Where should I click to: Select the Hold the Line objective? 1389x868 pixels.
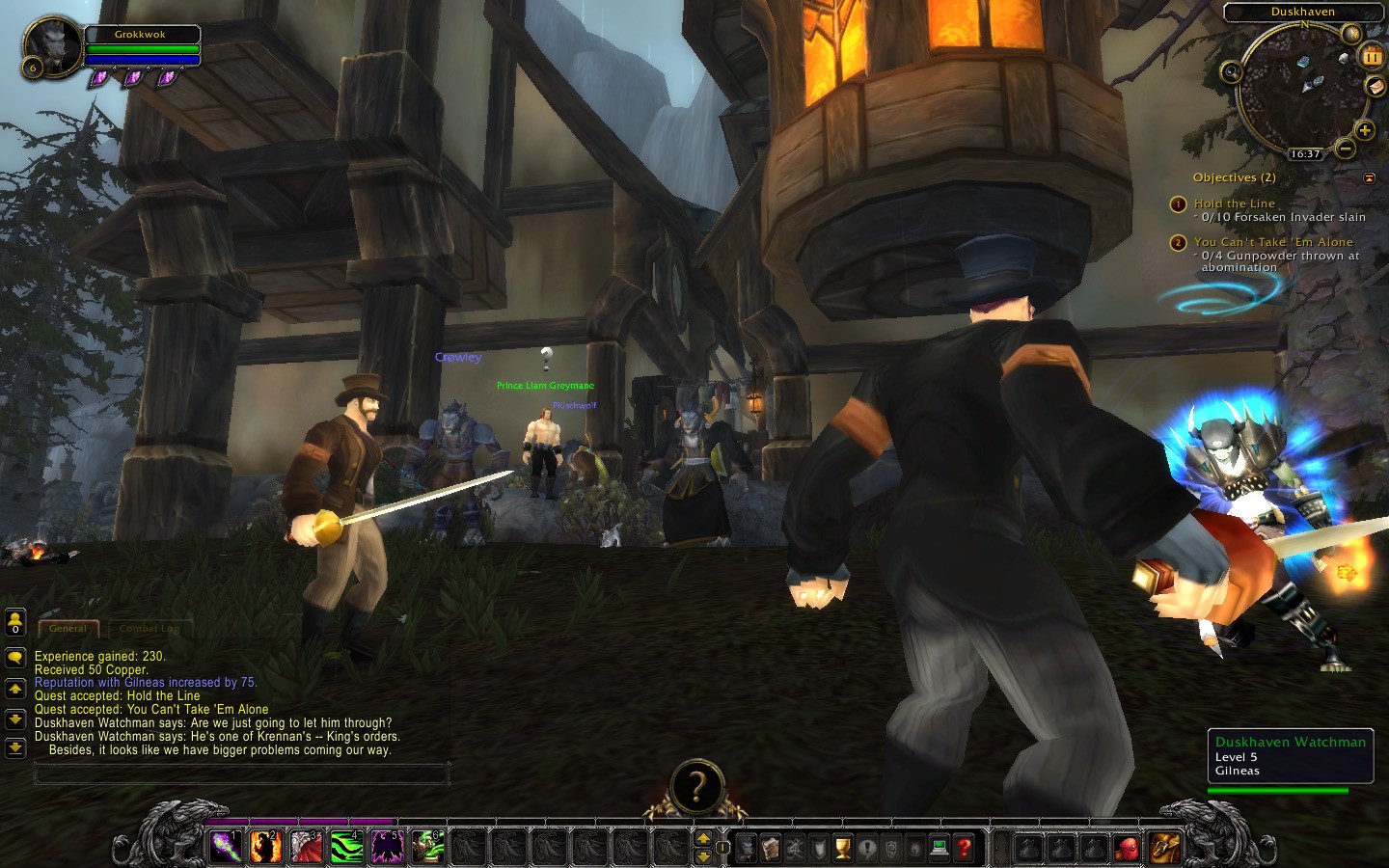(x=1234, y=203)
